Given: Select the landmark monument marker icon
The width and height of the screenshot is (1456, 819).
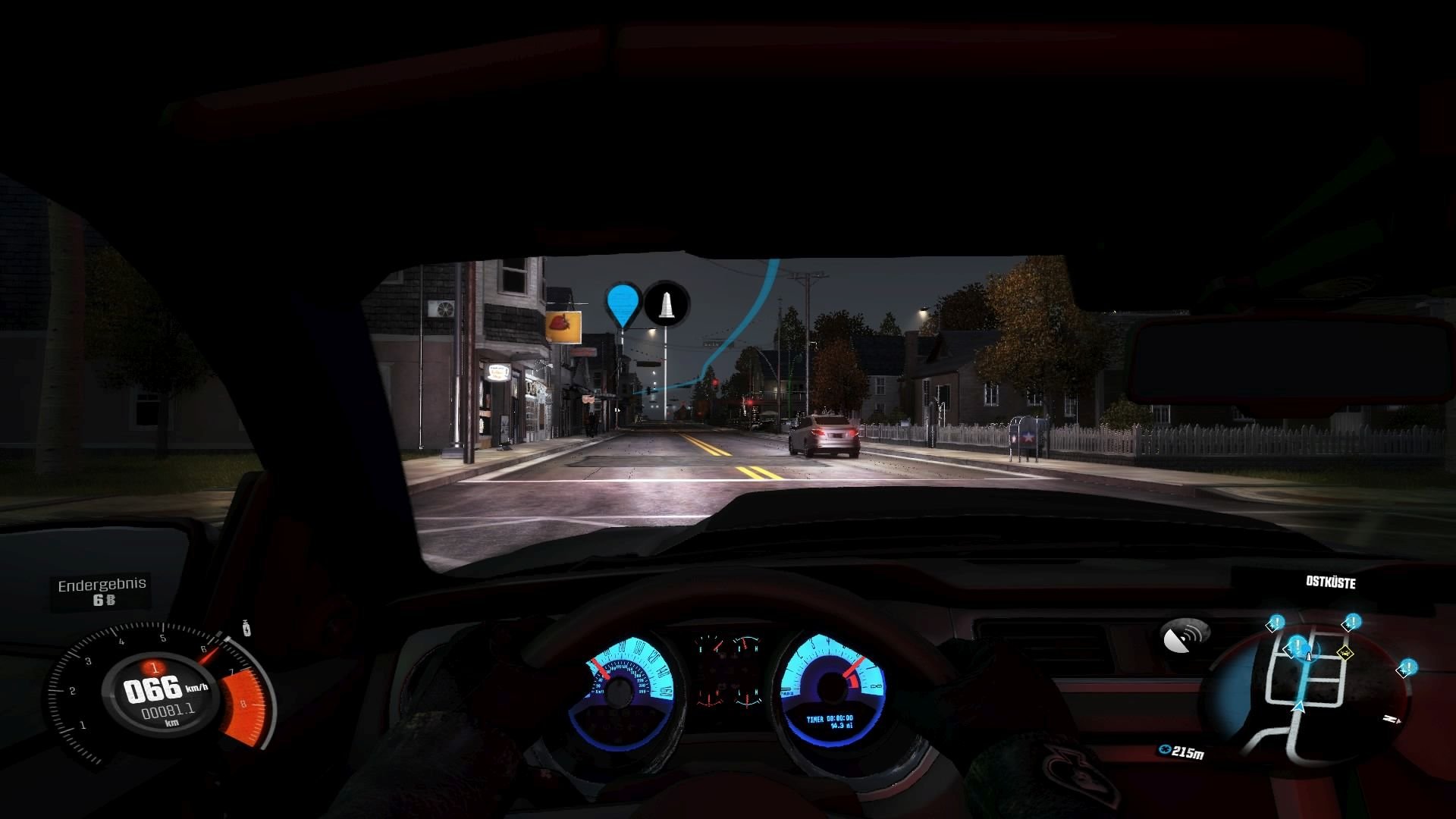Looking at the screenshot, I should 667,303.
